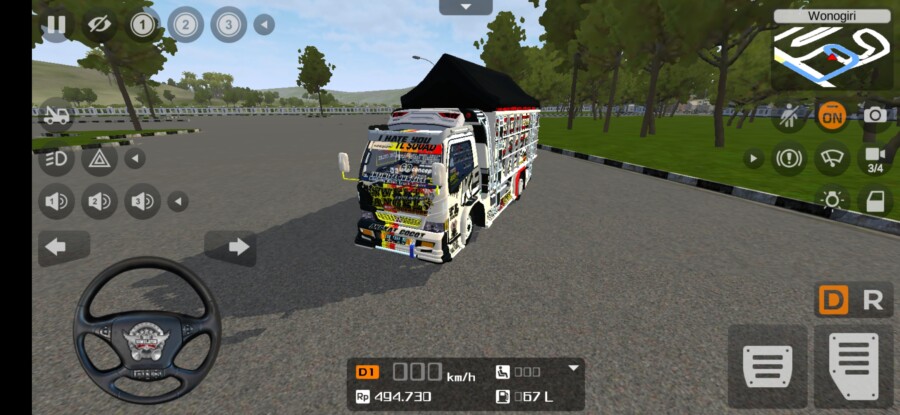Select camera preset number 2

[x=185, y=24]
